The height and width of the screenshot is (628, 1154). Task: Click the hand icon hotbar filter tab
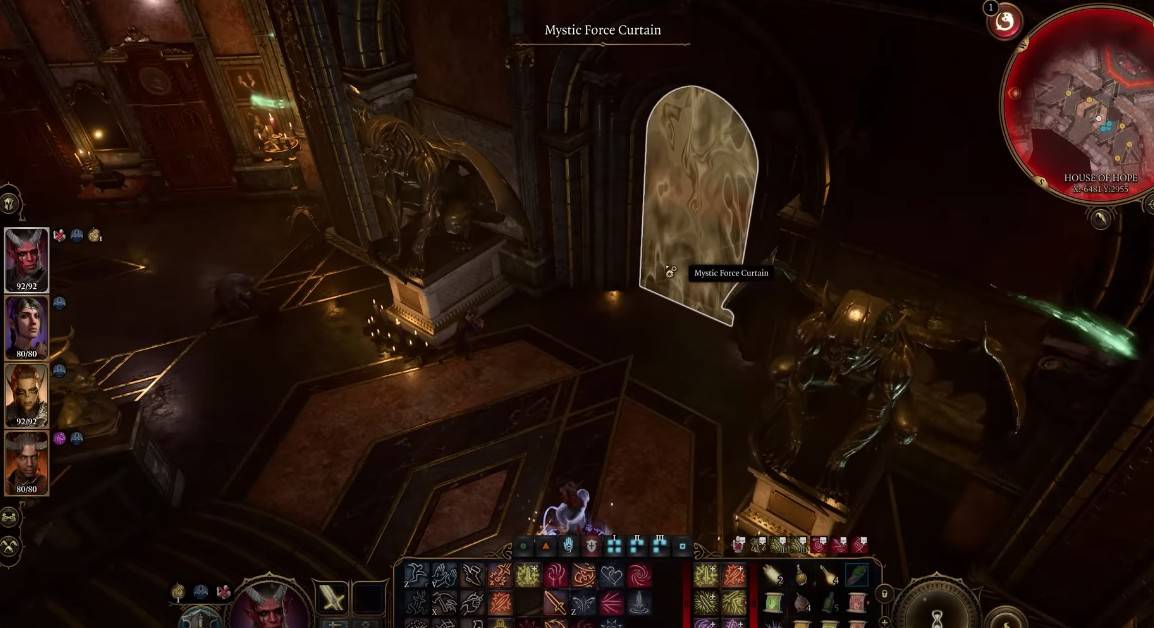(x=569, y=546)
